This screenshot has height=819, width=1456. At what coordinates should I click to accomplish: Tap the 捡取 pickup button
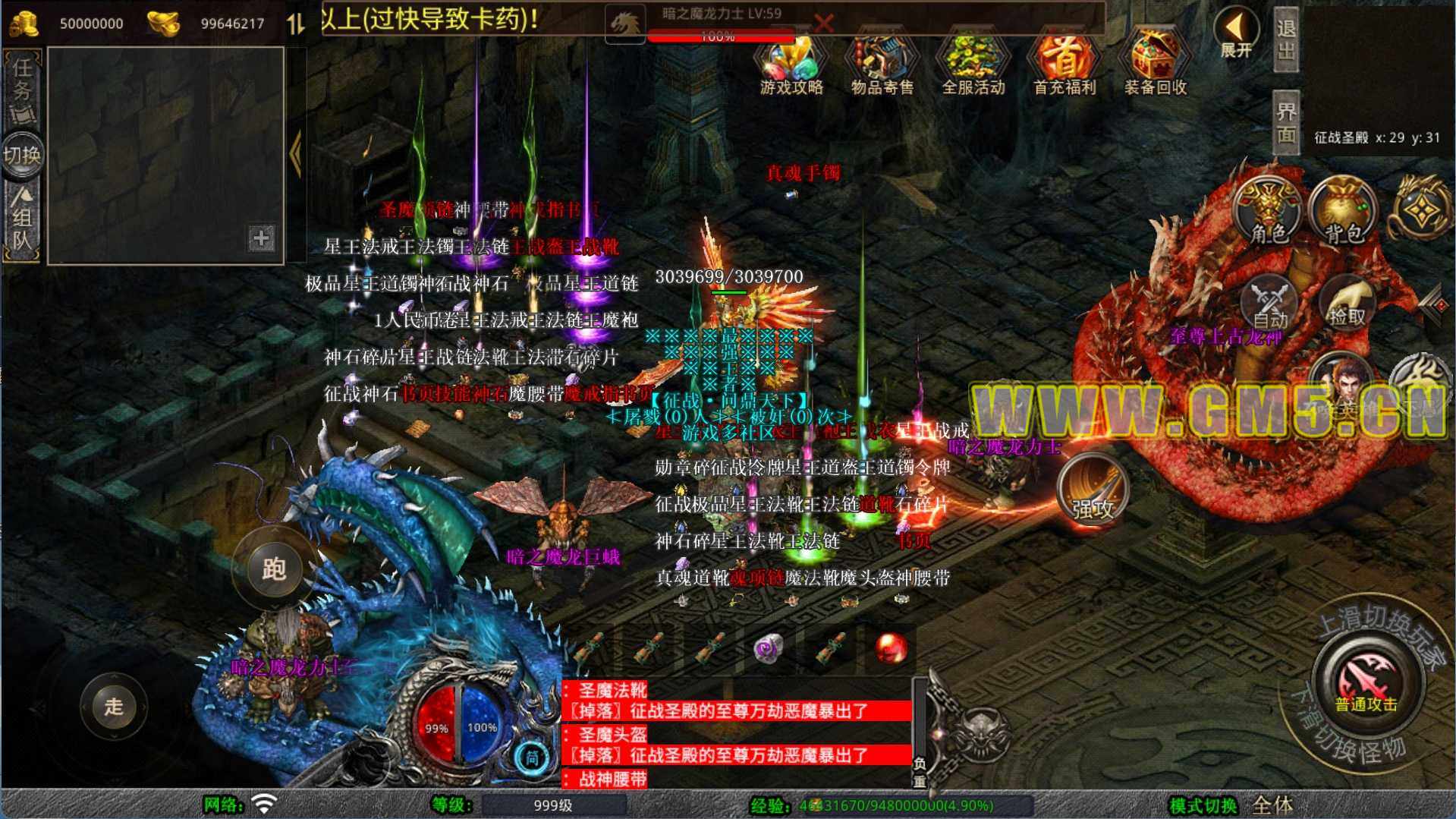coord(1346,304)
